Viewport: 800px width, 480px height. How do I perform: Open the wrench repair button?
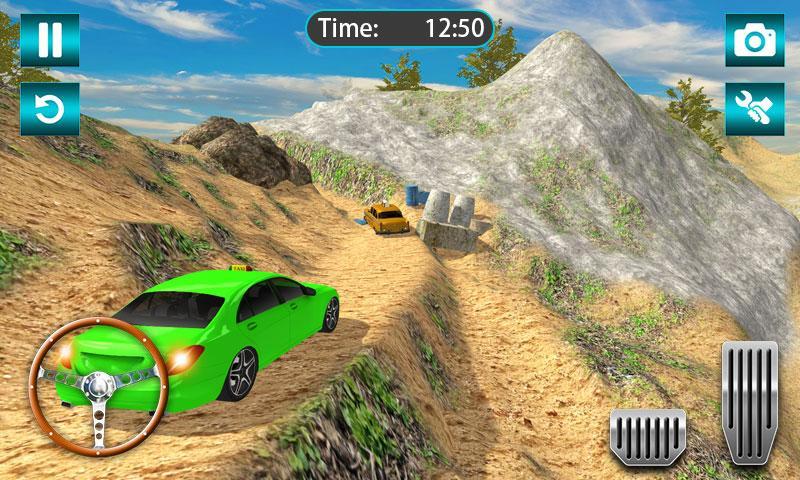pos(754,108)
